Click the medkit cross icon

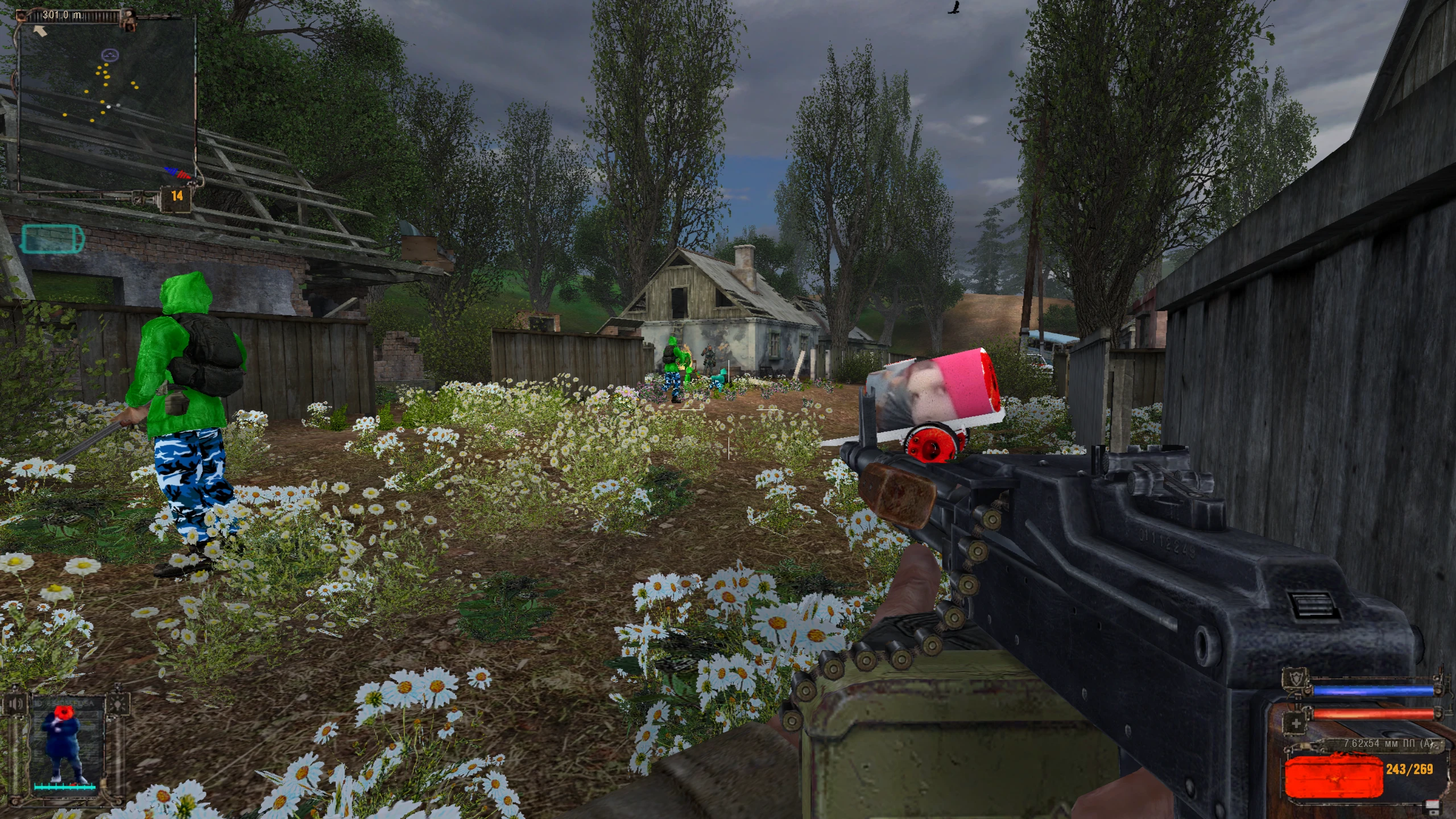tap(1296, 723)
